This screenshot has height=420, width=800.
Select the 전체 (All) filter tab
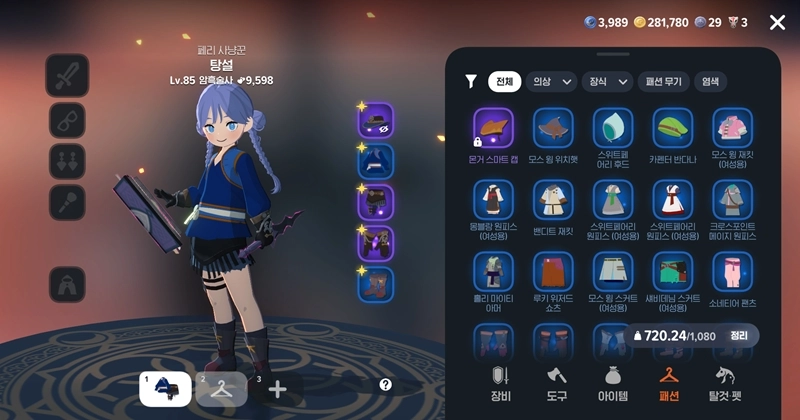pos(505,82)
